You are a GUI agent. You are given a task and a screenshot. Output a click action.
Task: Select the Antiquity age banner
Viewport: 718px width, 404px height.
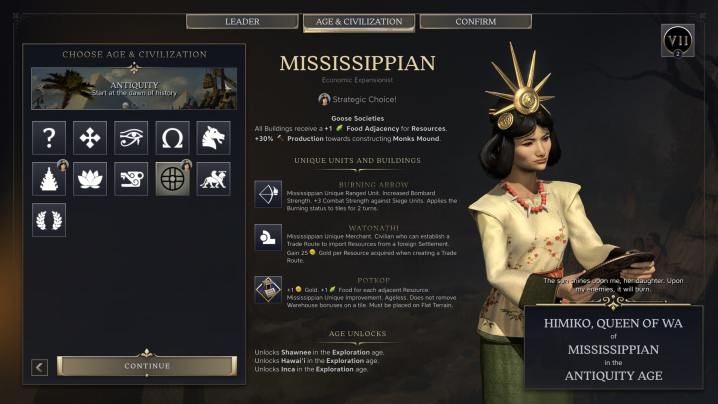[134, 89]
